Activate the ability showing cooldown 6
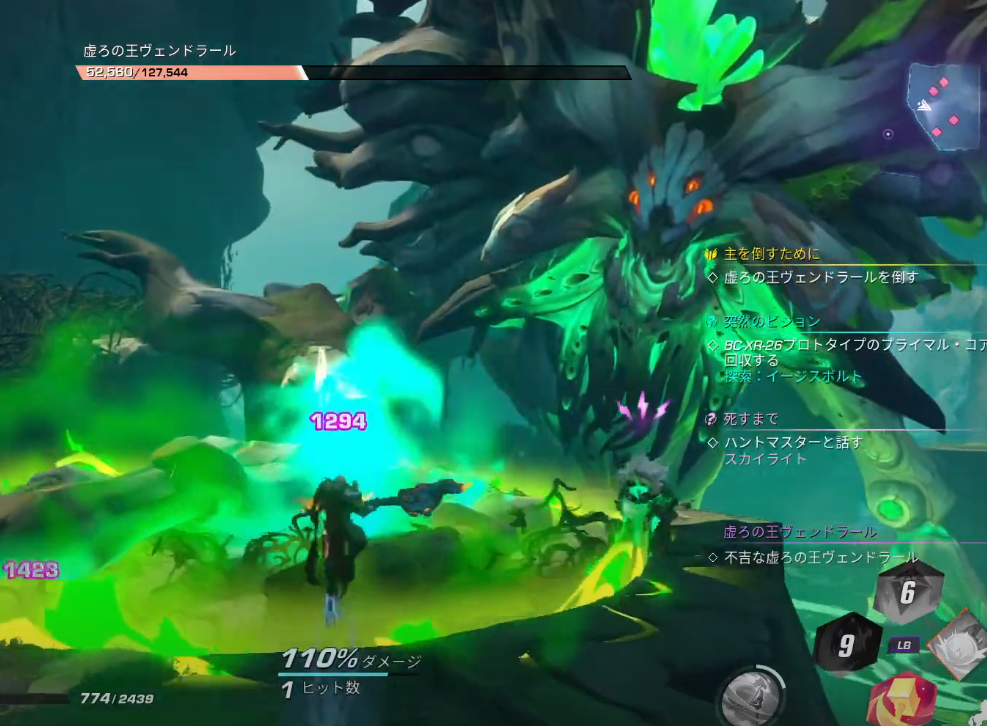 point(907,592)
